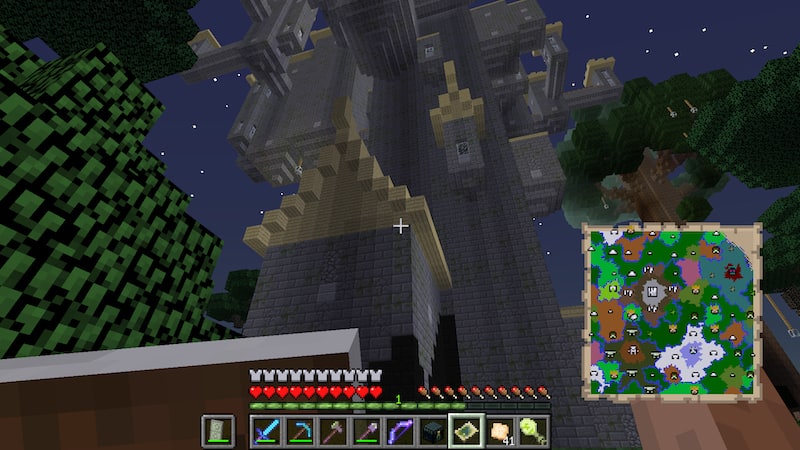Equip the purple enchanted bow
Screen dimensions: 800x450
coord(400,431)
